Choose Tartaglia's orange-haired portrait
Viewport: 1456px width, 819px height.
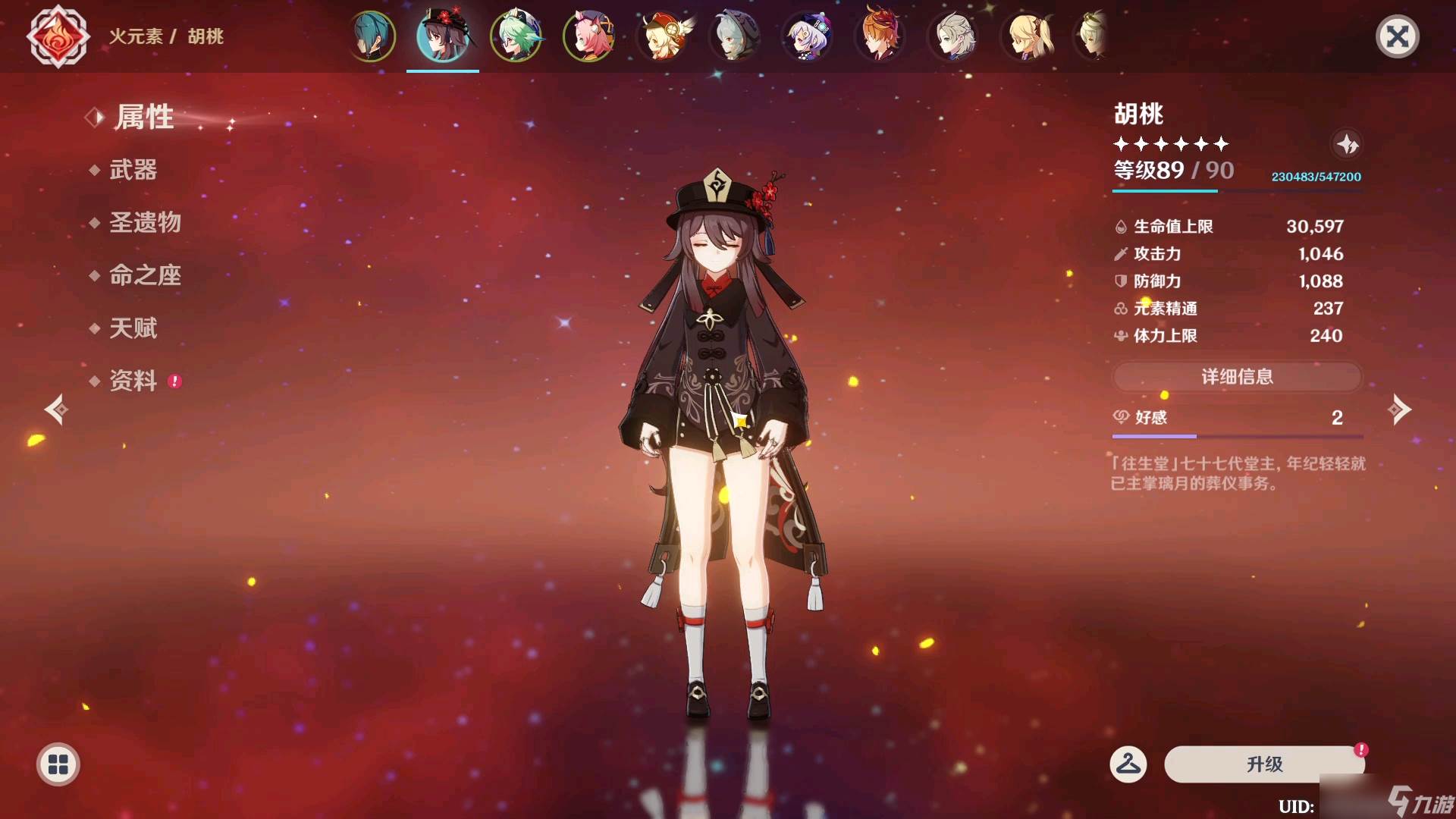point(880,36)
